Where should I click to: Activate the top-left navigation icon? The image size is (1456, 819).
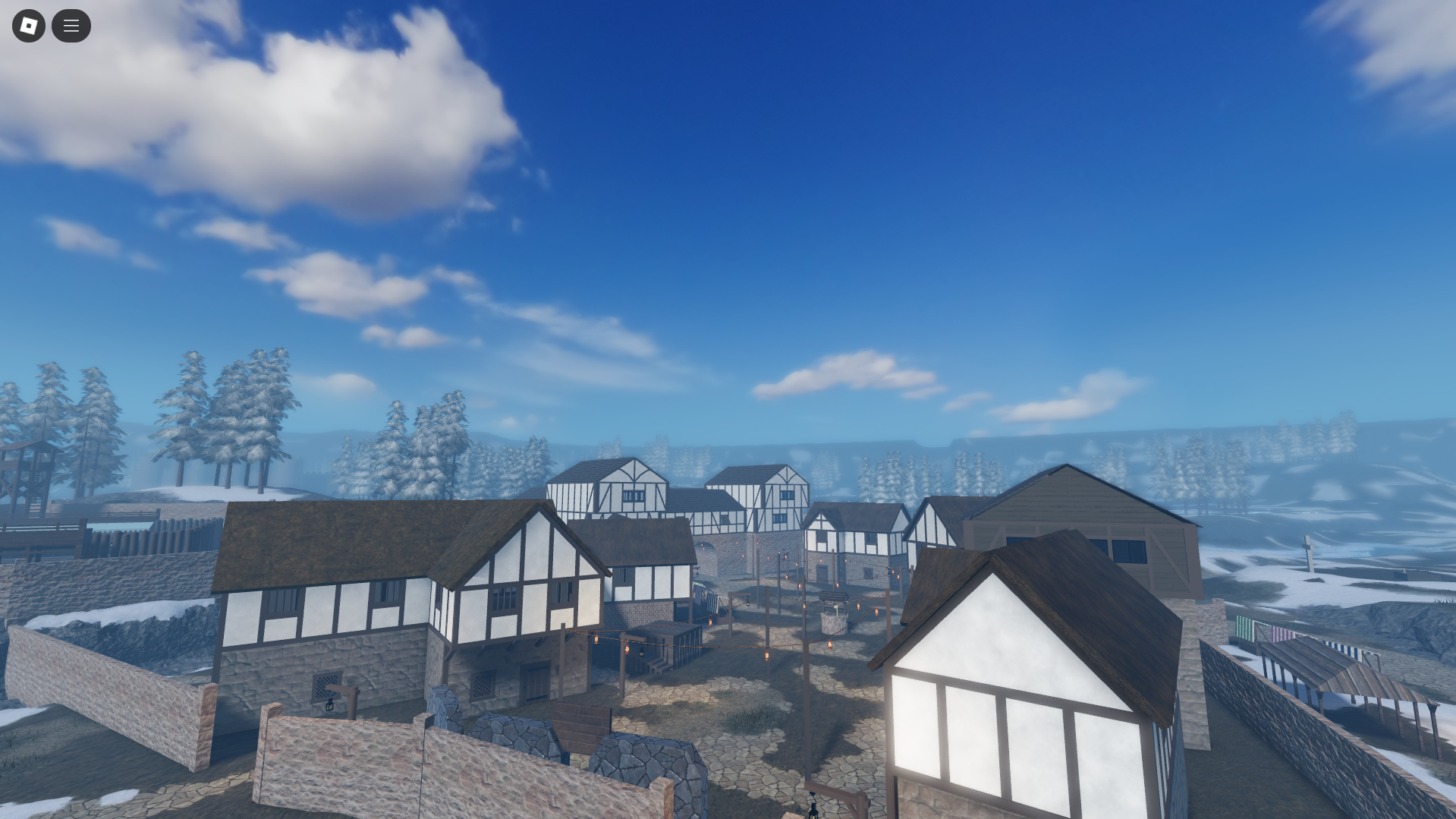click(28, 25)
